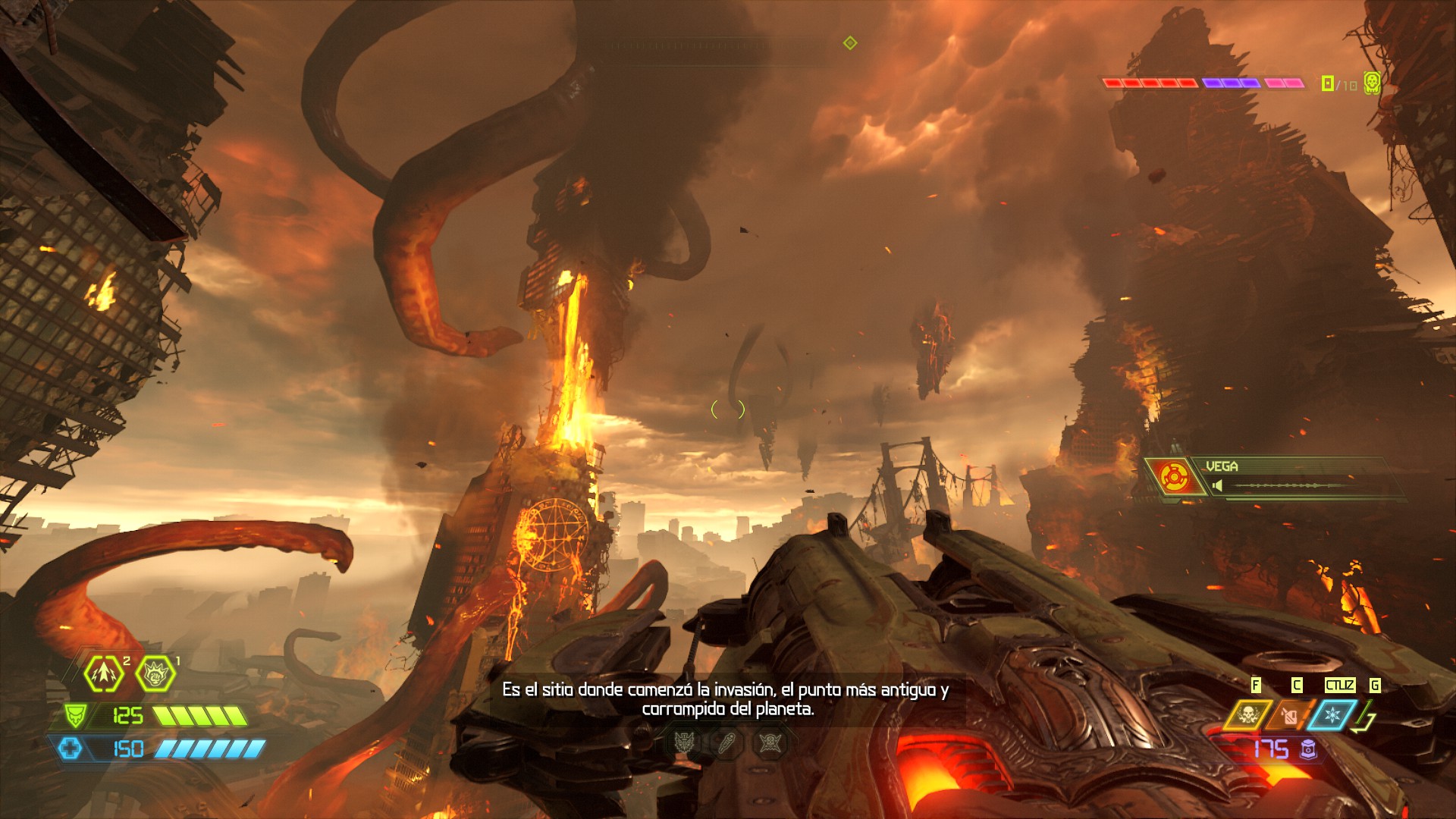The width and height of the screenshot is (1456, 819).
Task: Select the middle rune slot icon
Action: coord(726,742)
